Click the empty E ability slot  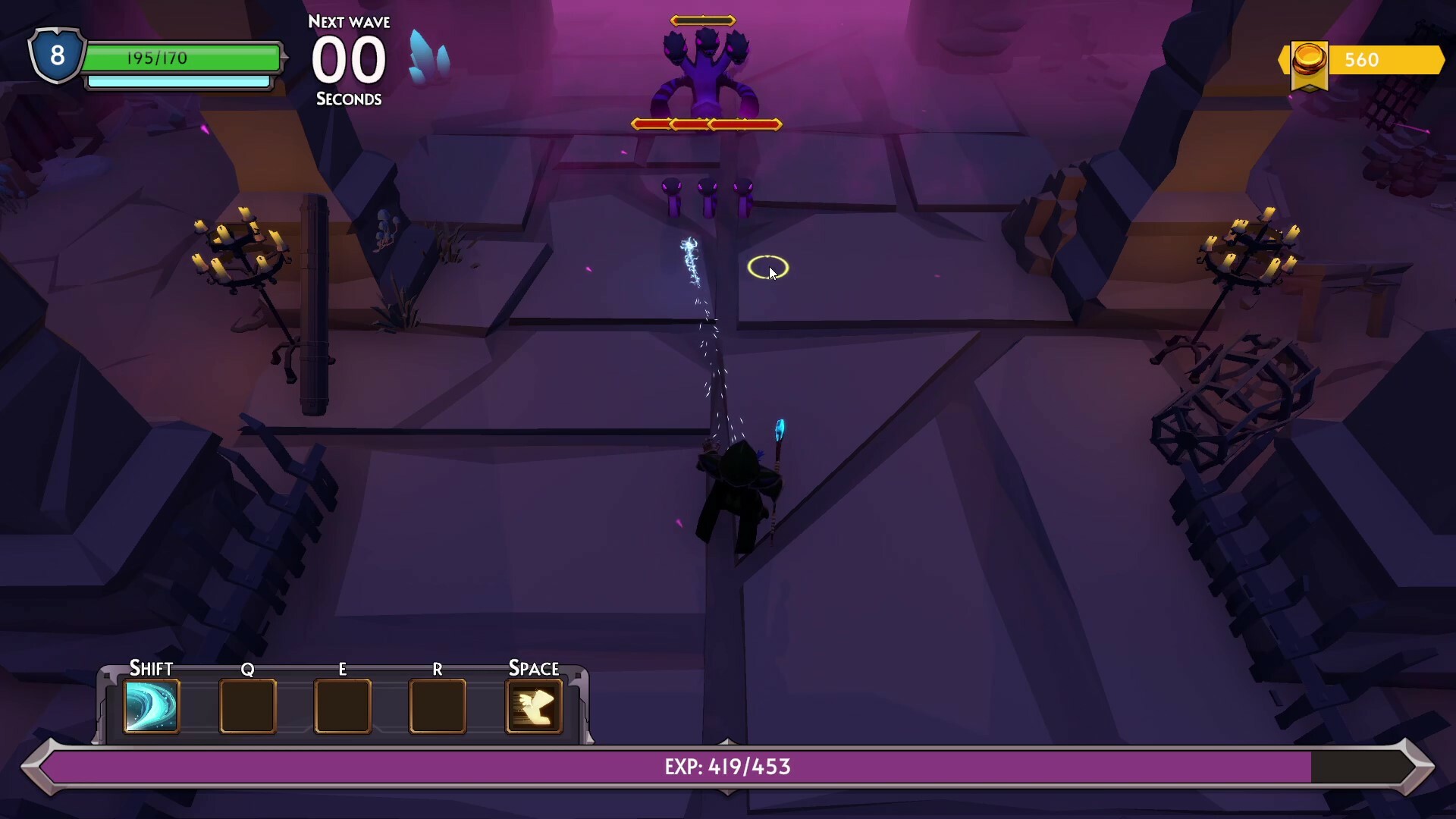(342, 707)
